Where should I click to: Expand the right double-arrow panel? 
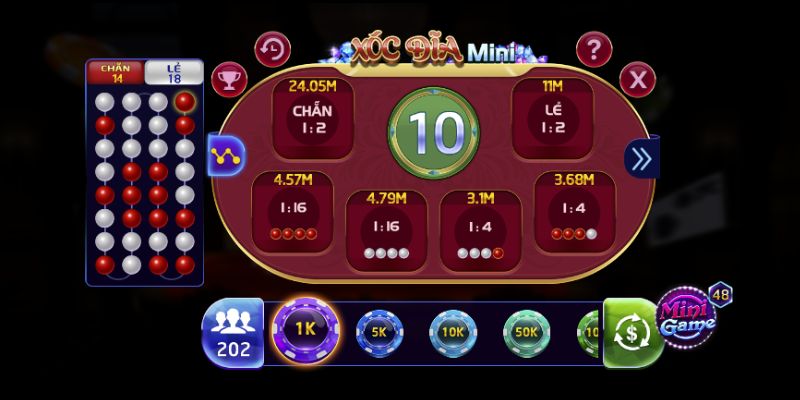click(x=640, y=158)
